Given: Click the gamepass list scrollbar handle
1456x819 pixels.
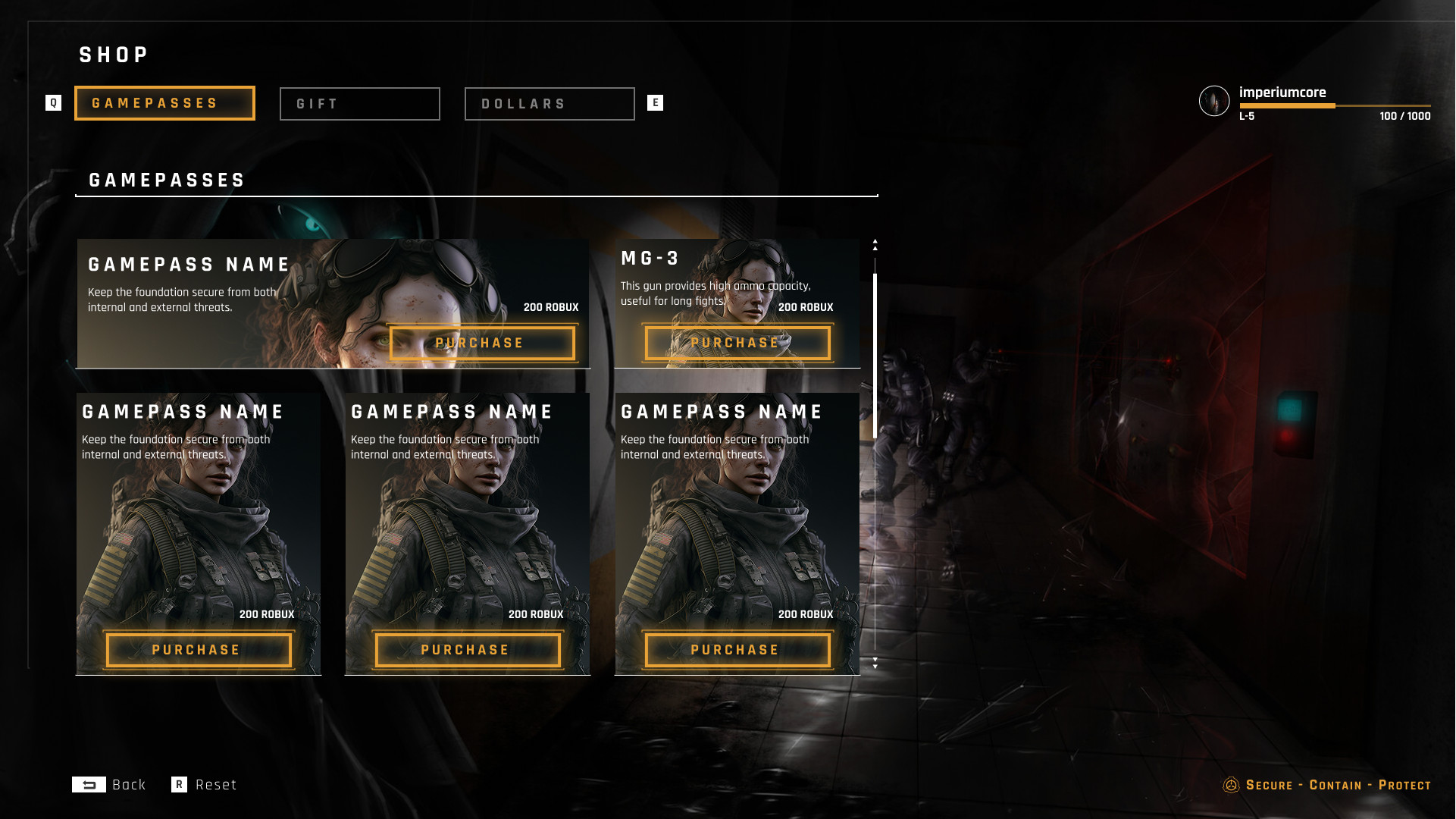Looking at the screenshot, I should tap(875, 355).
